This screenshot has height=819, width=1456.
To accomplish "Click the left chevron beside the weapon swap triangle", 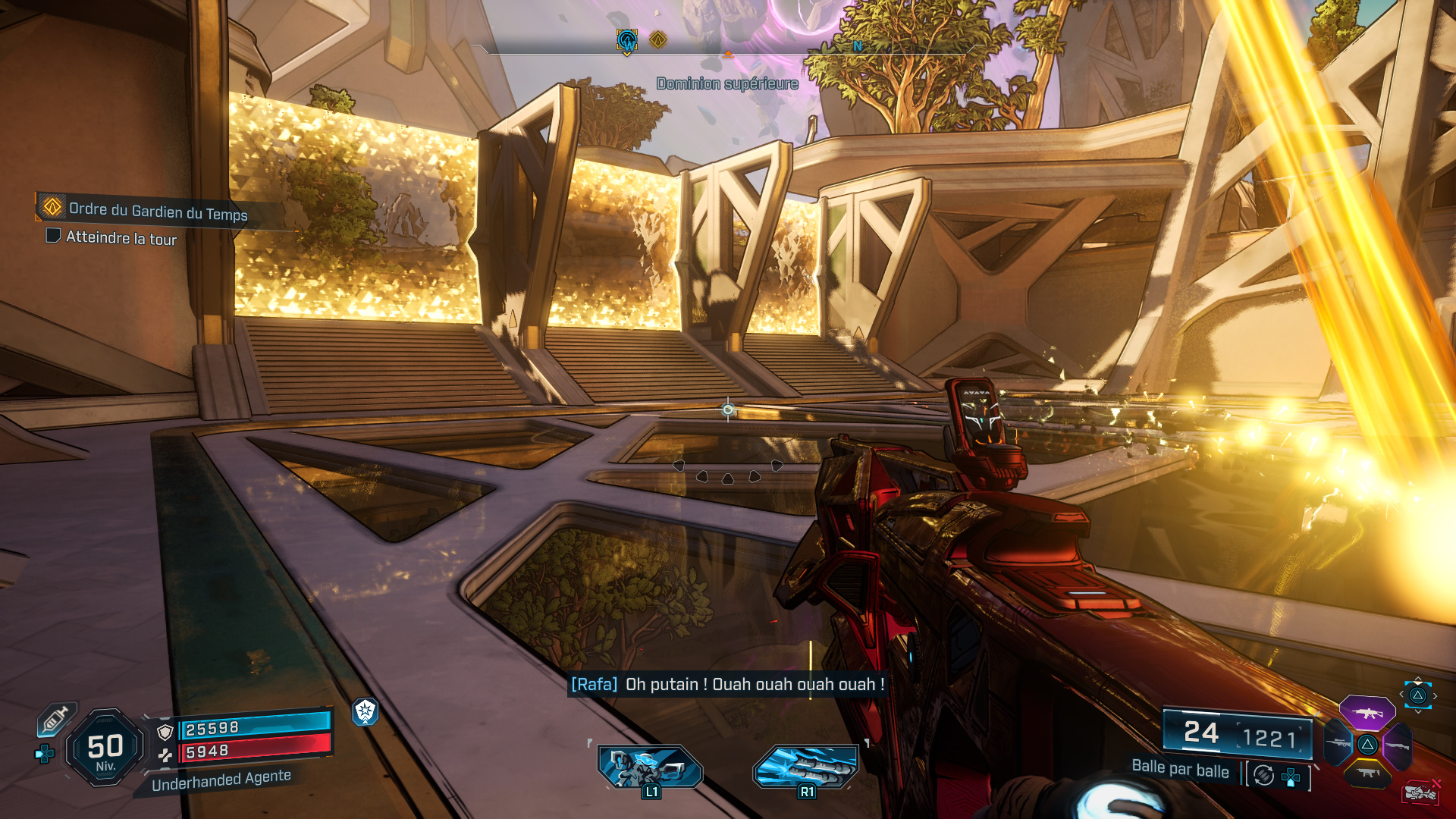I will 1401,695.
